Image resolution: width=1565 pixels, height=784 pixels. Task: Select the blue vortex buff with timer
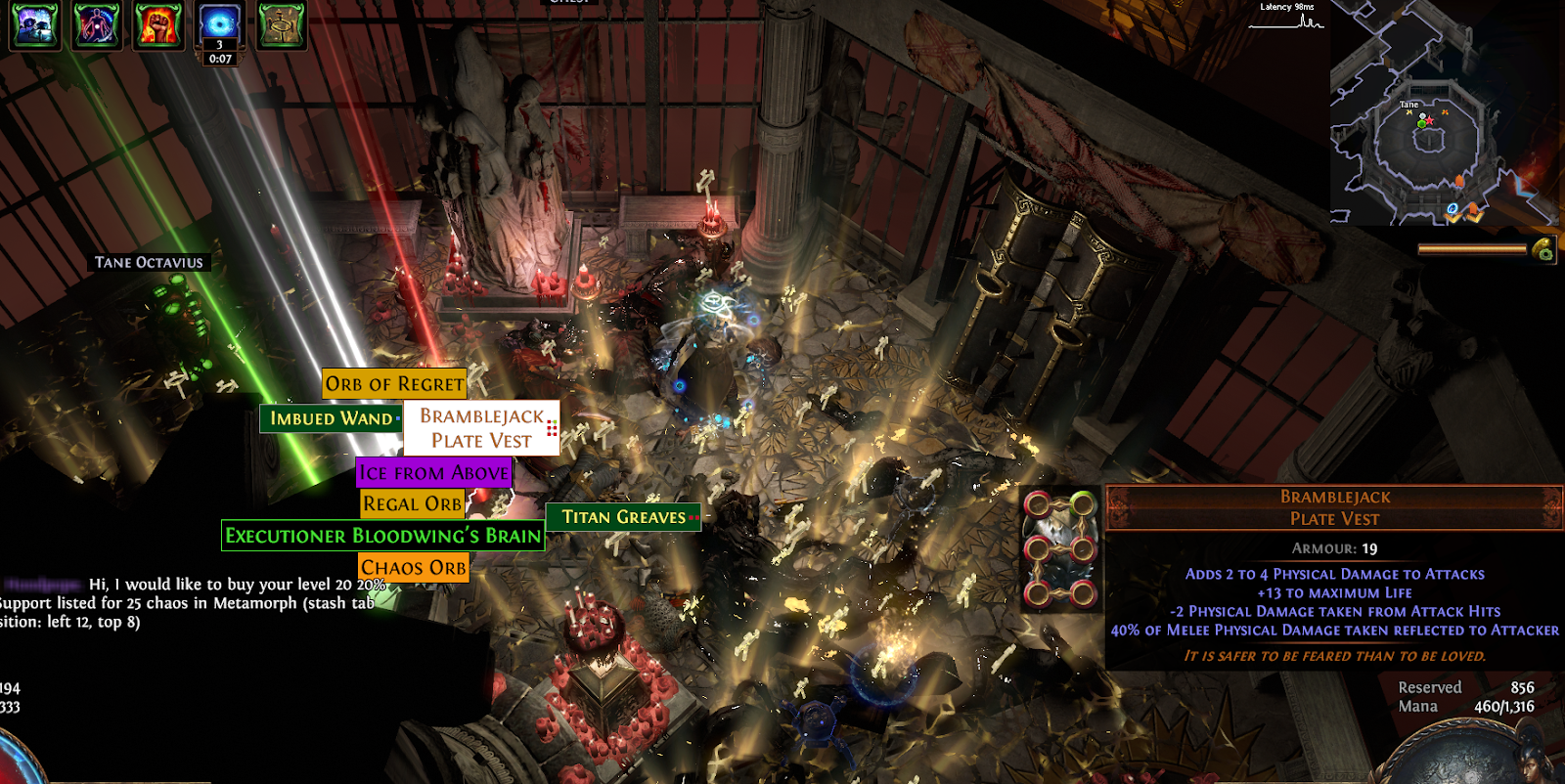point(219,23)
